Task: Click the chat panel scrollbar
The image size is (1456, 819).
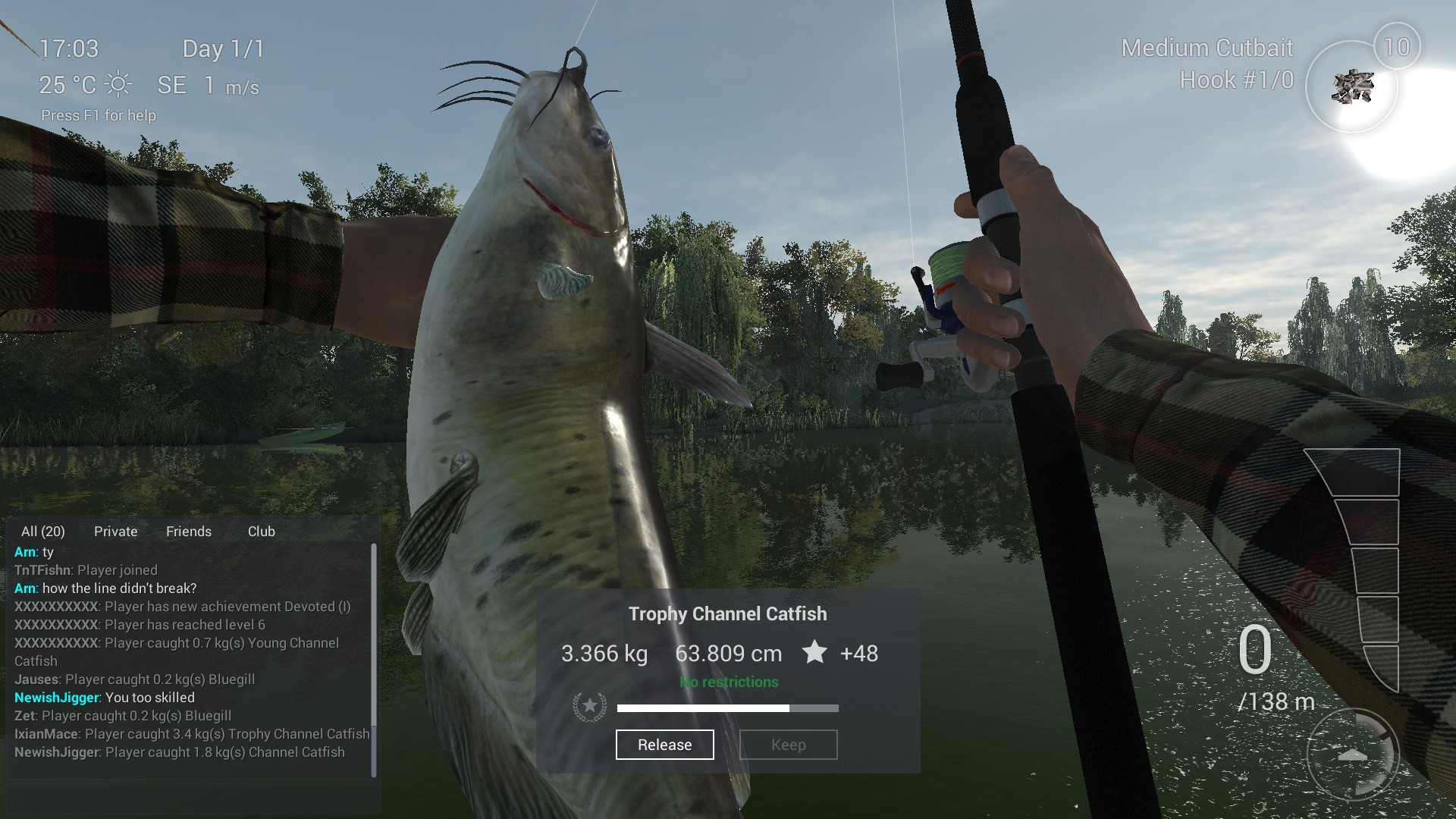Action: tap(374, 660)
